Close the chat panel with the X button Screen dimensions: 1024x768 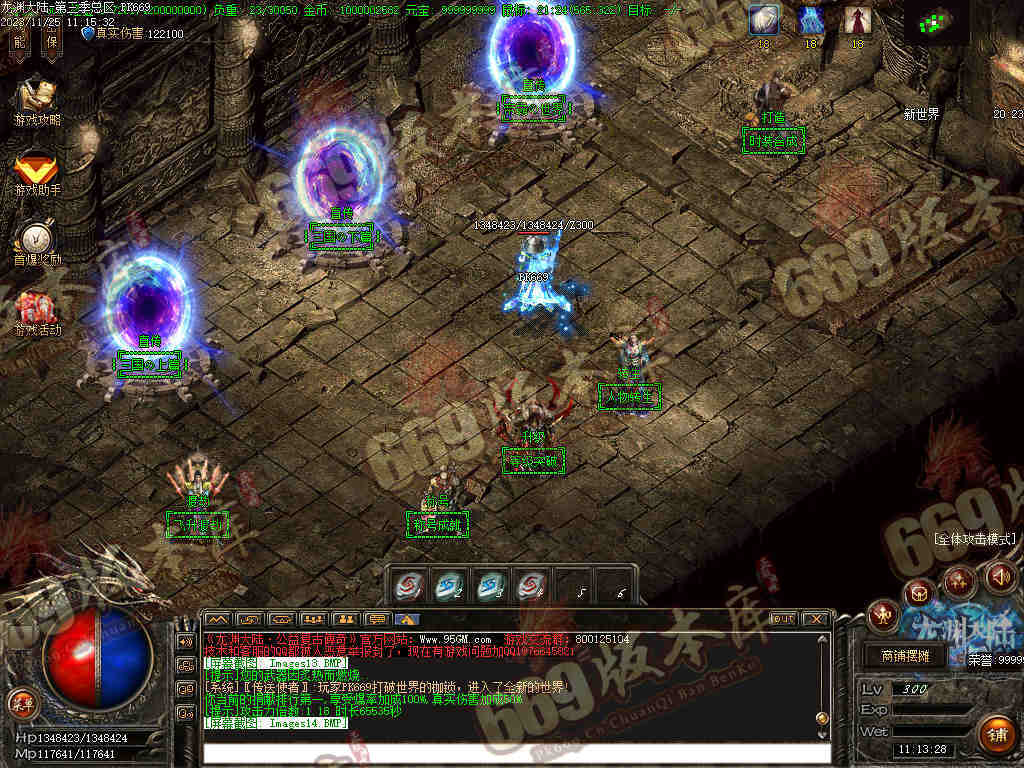coord(816,619)
